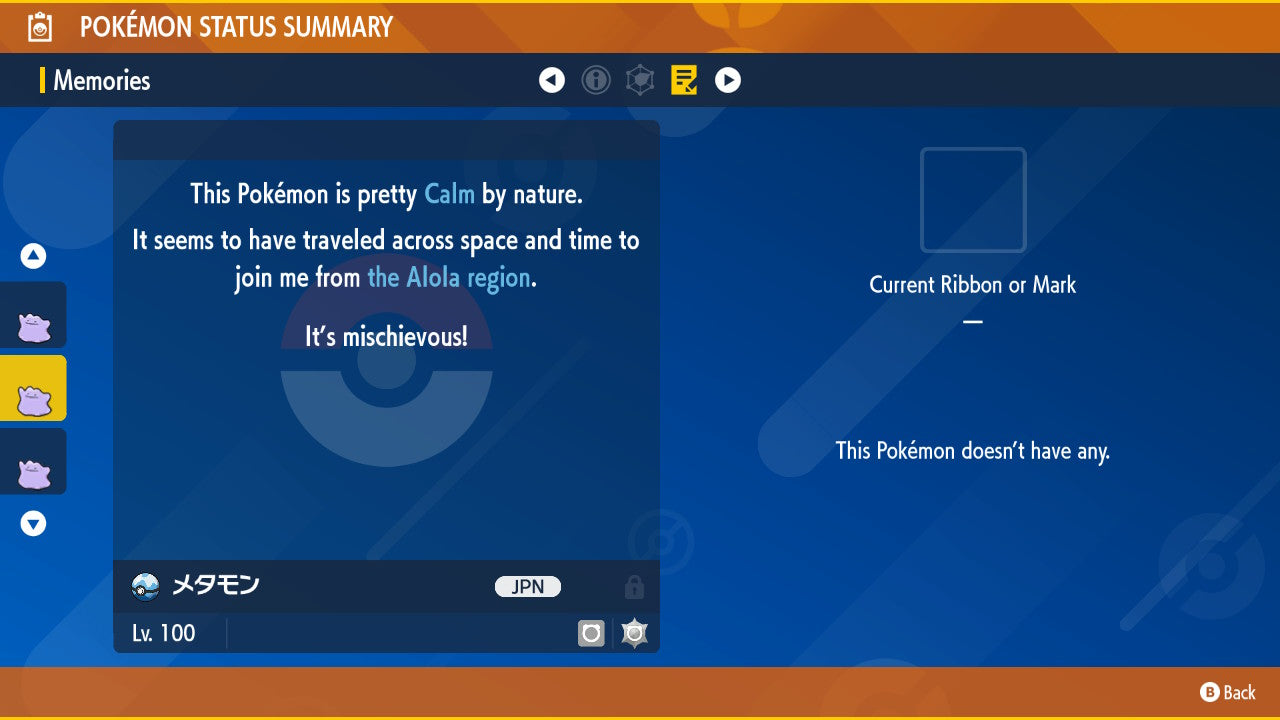Collapse the list downward using the down arrow
This screenshot has width=1280, height=720.
pos(32,522)
